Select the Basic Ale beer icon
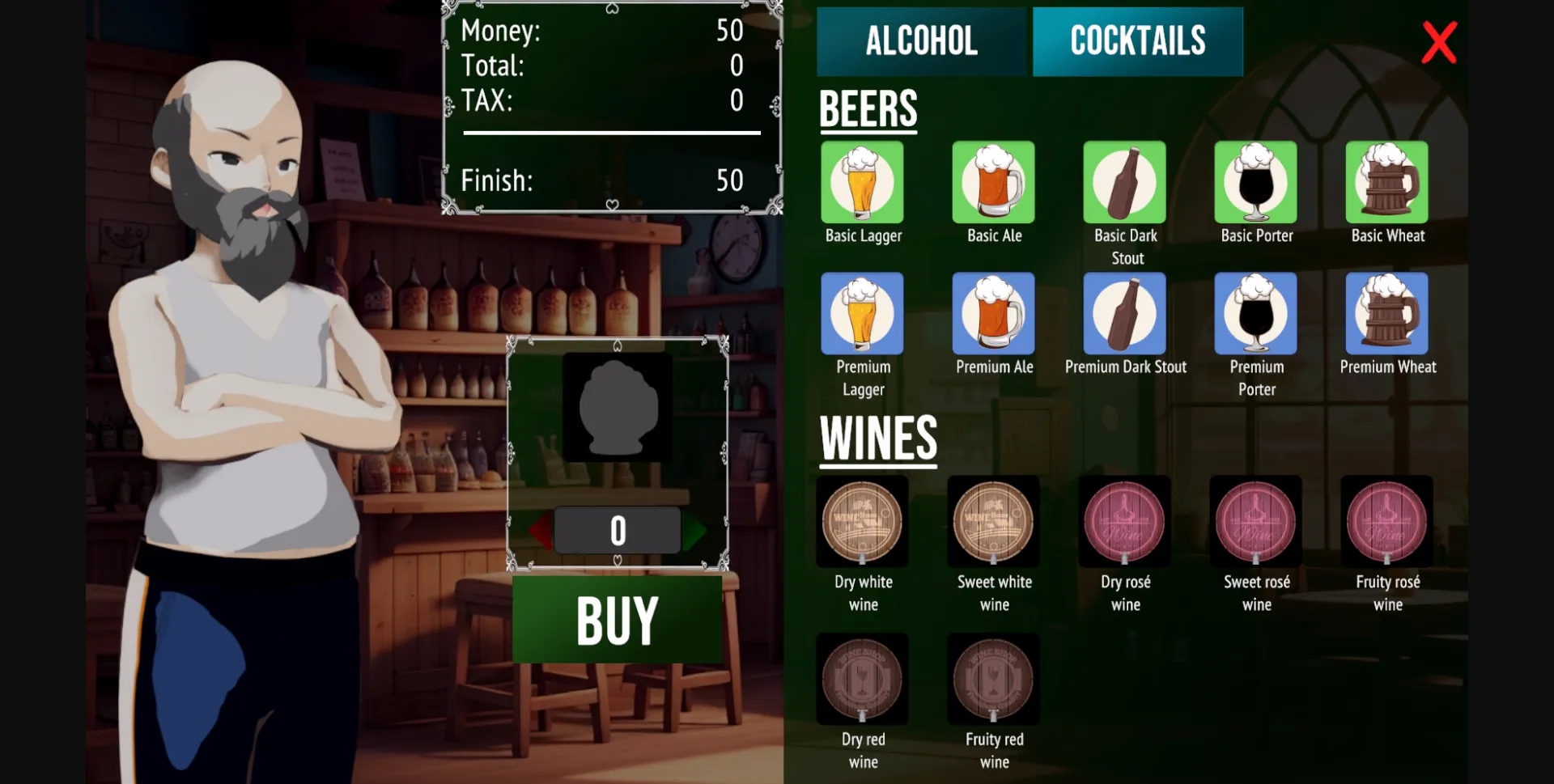The height and width of the screenshot is (784, 1554). tap(994, 184)
